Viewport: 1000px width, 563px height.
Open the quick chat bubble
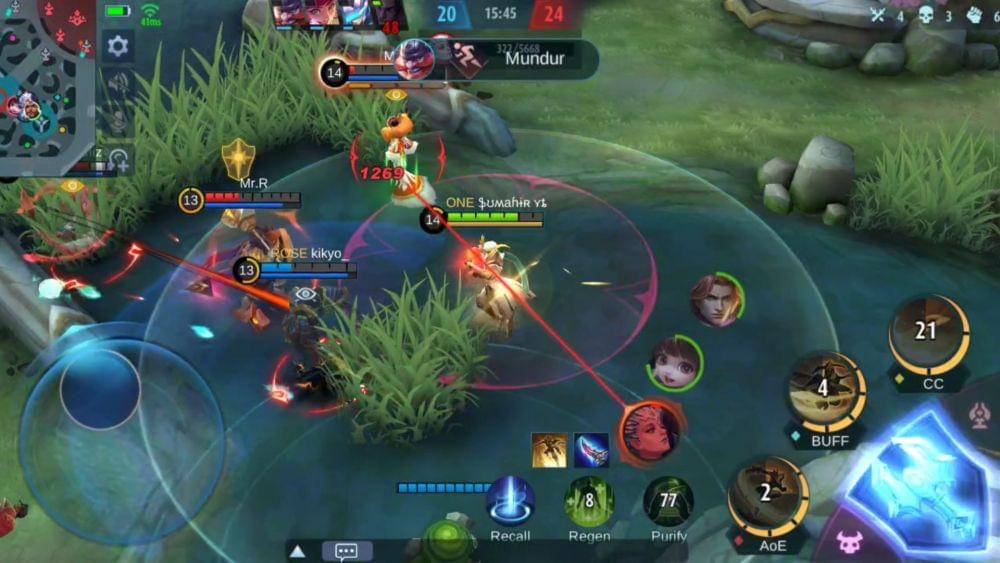347,551
